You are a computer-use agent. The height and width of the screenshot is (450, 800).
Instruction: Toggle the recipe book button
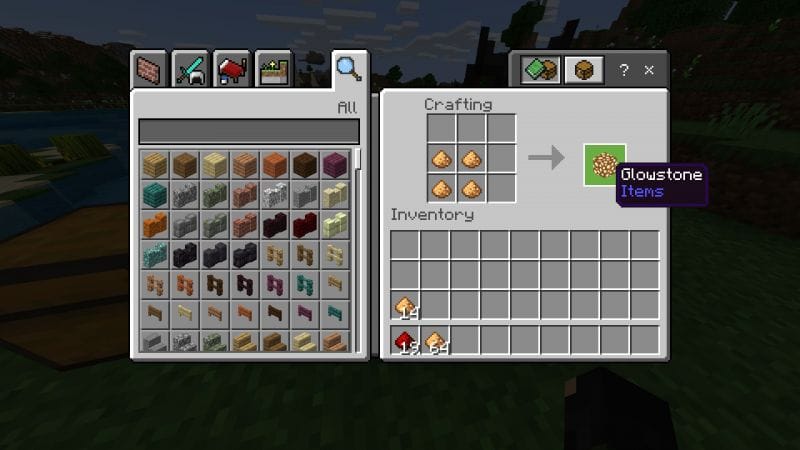[541, 70]
